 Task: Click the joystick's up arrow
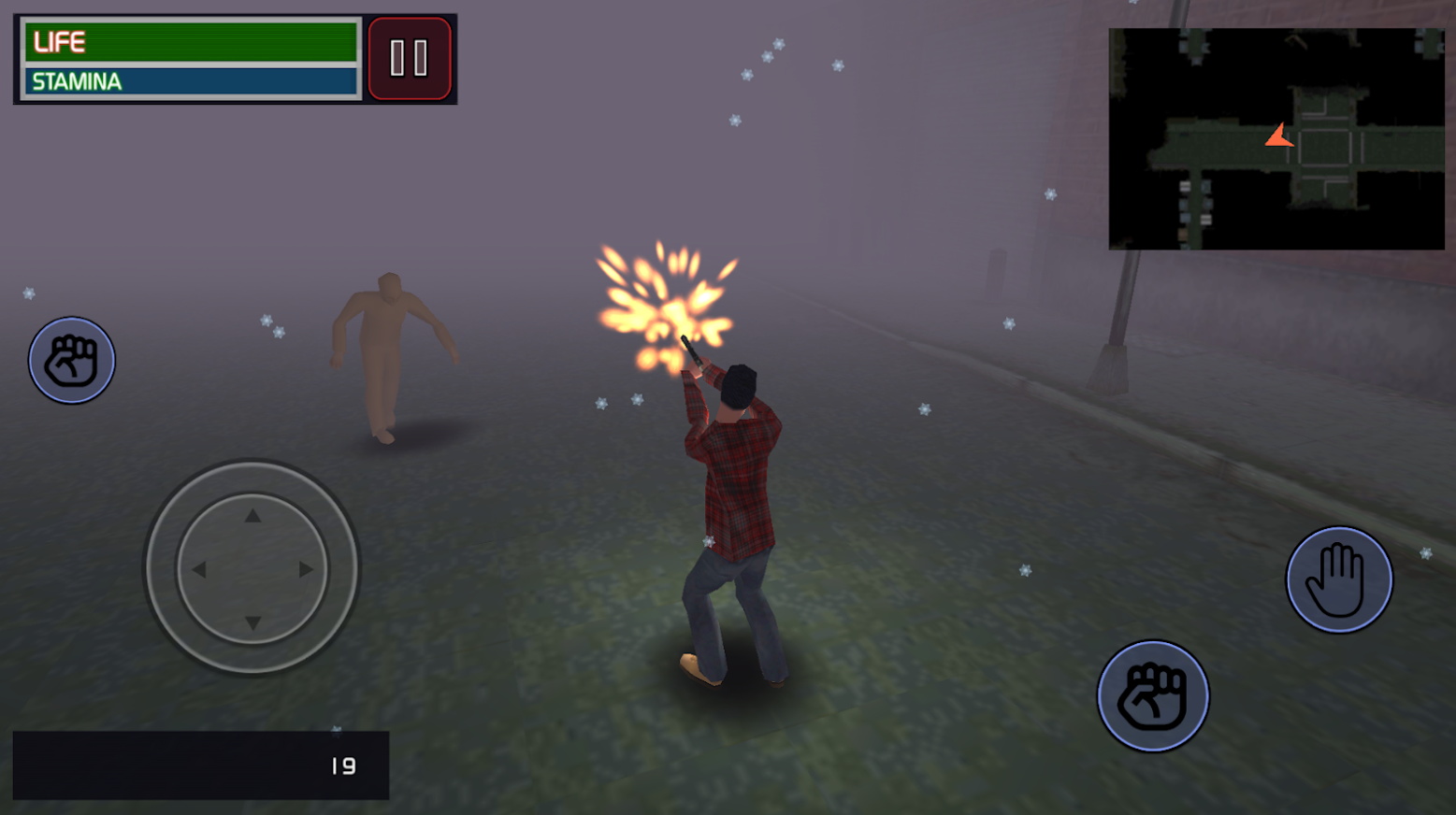(252, 516)
